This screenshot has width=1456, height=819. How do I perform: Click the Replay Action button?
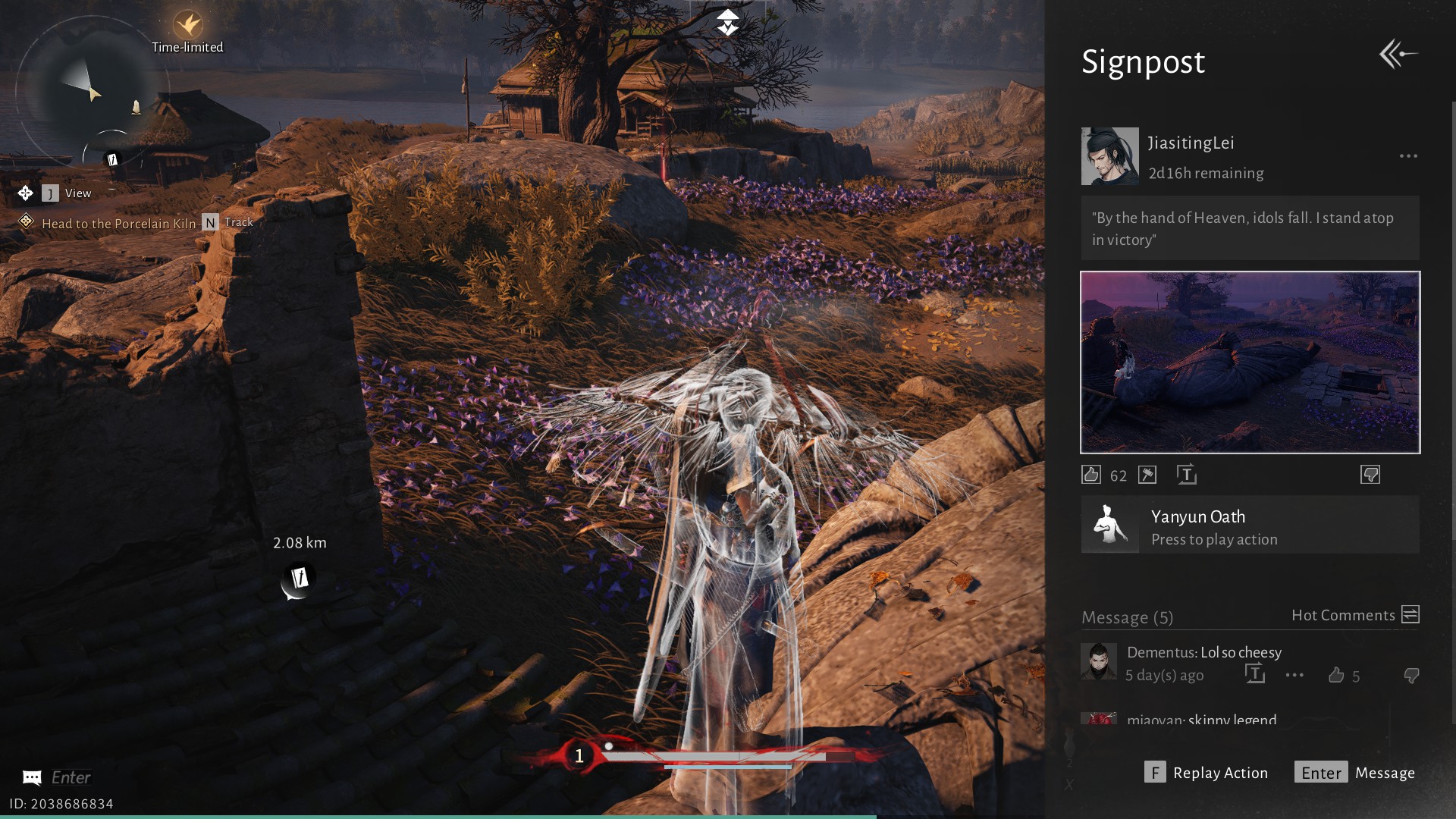[1206, 773]
